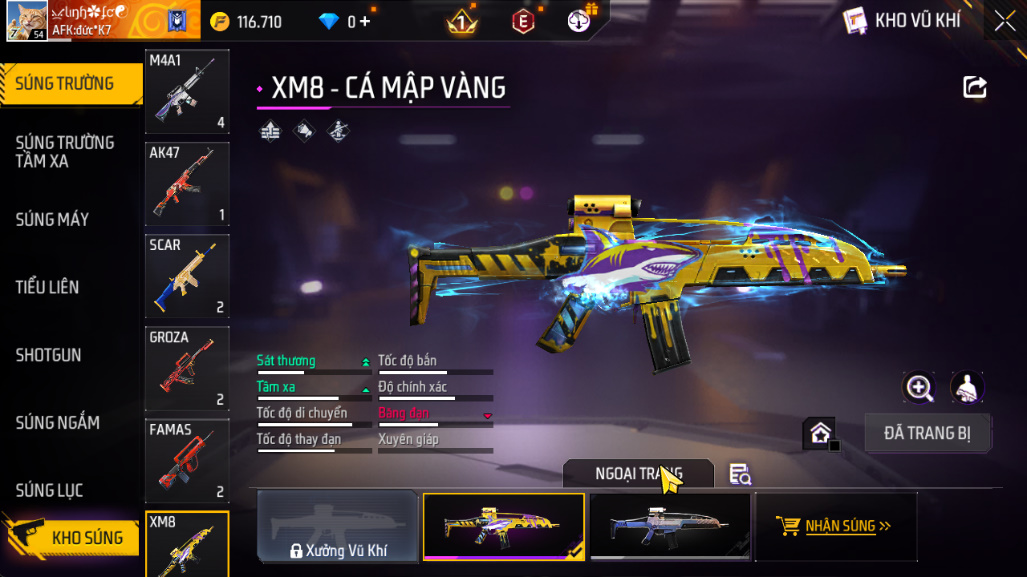Zoom in on the weapon preview
This screenshot has height=577, width=1027.
click(918, 388)
